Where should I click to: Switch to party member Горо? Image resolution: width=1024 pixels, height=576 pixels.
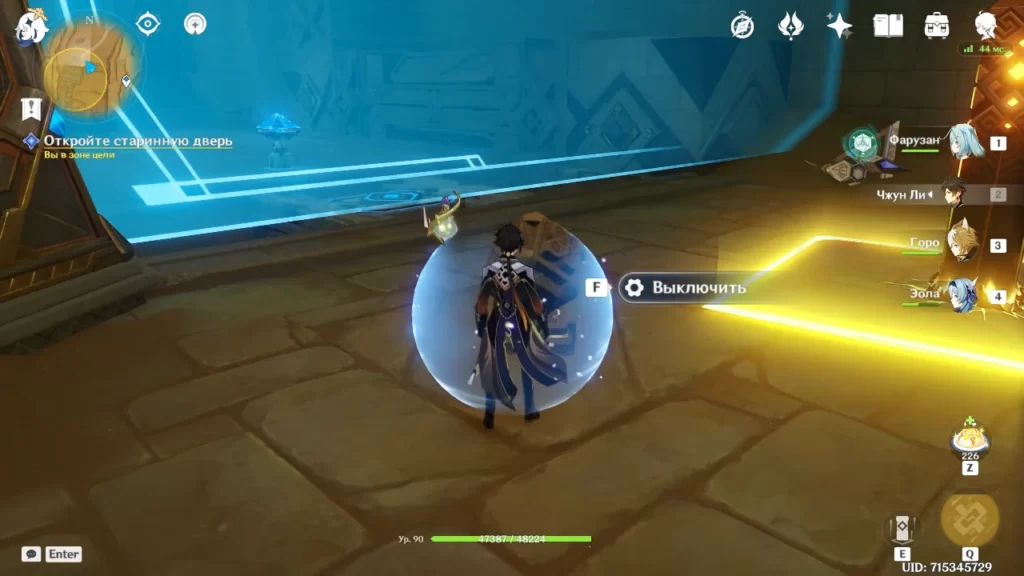pyautogui.click(x=961, y=244)
